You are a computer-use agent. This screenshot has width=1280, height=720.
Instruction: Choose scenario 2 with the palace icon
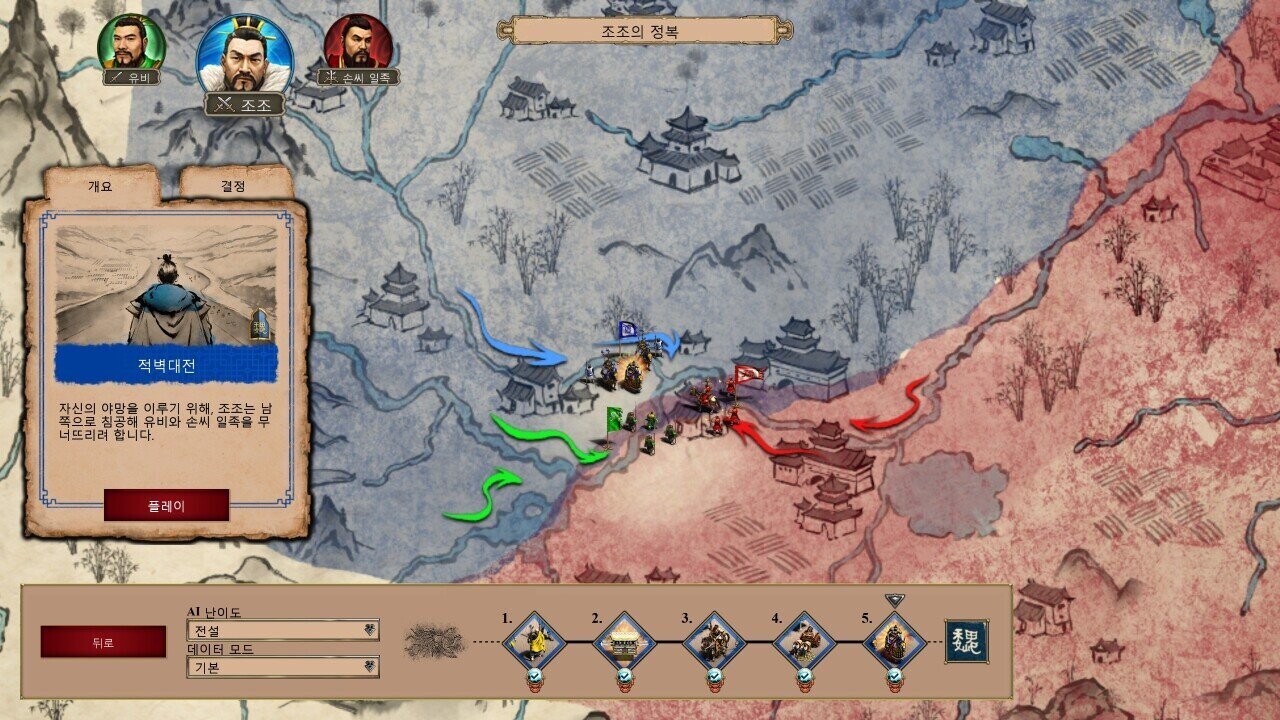pos(624,641)
